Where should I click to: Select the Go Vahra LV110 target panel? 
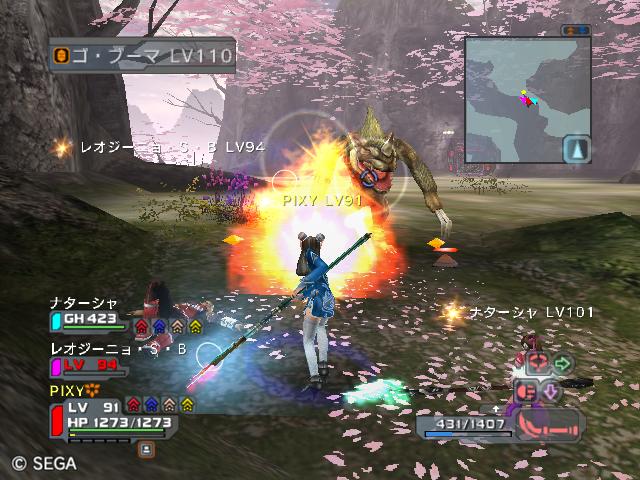pyautogui.click(x=142, y=53)
